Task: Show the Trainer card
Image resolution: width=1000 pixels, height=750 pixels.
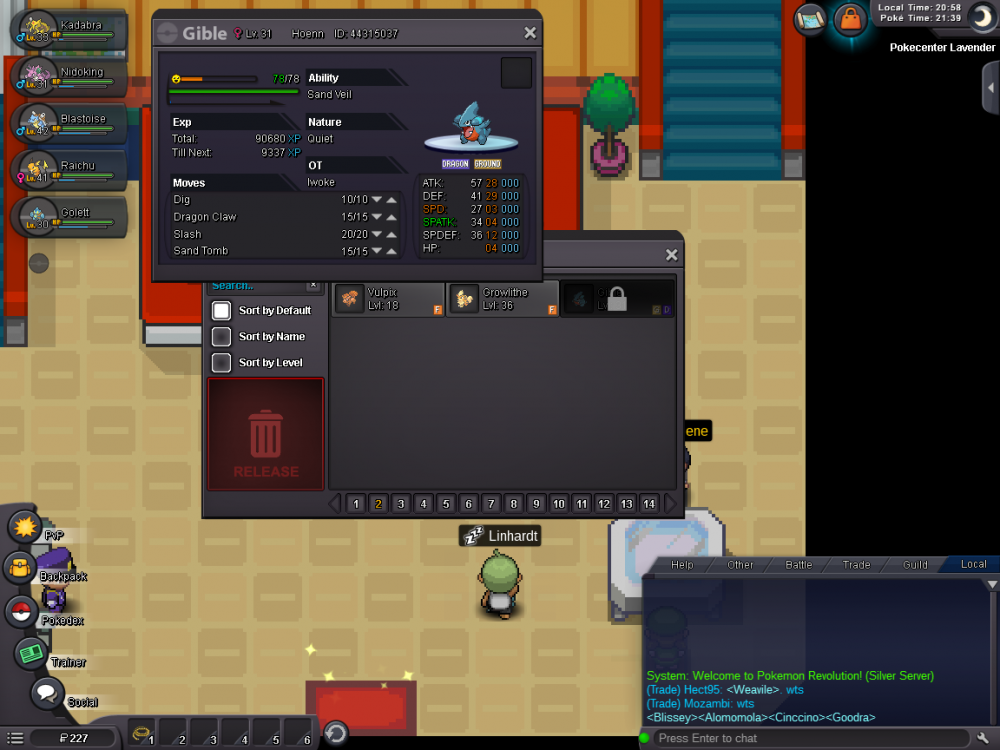Action: click(x=30, y=654)
